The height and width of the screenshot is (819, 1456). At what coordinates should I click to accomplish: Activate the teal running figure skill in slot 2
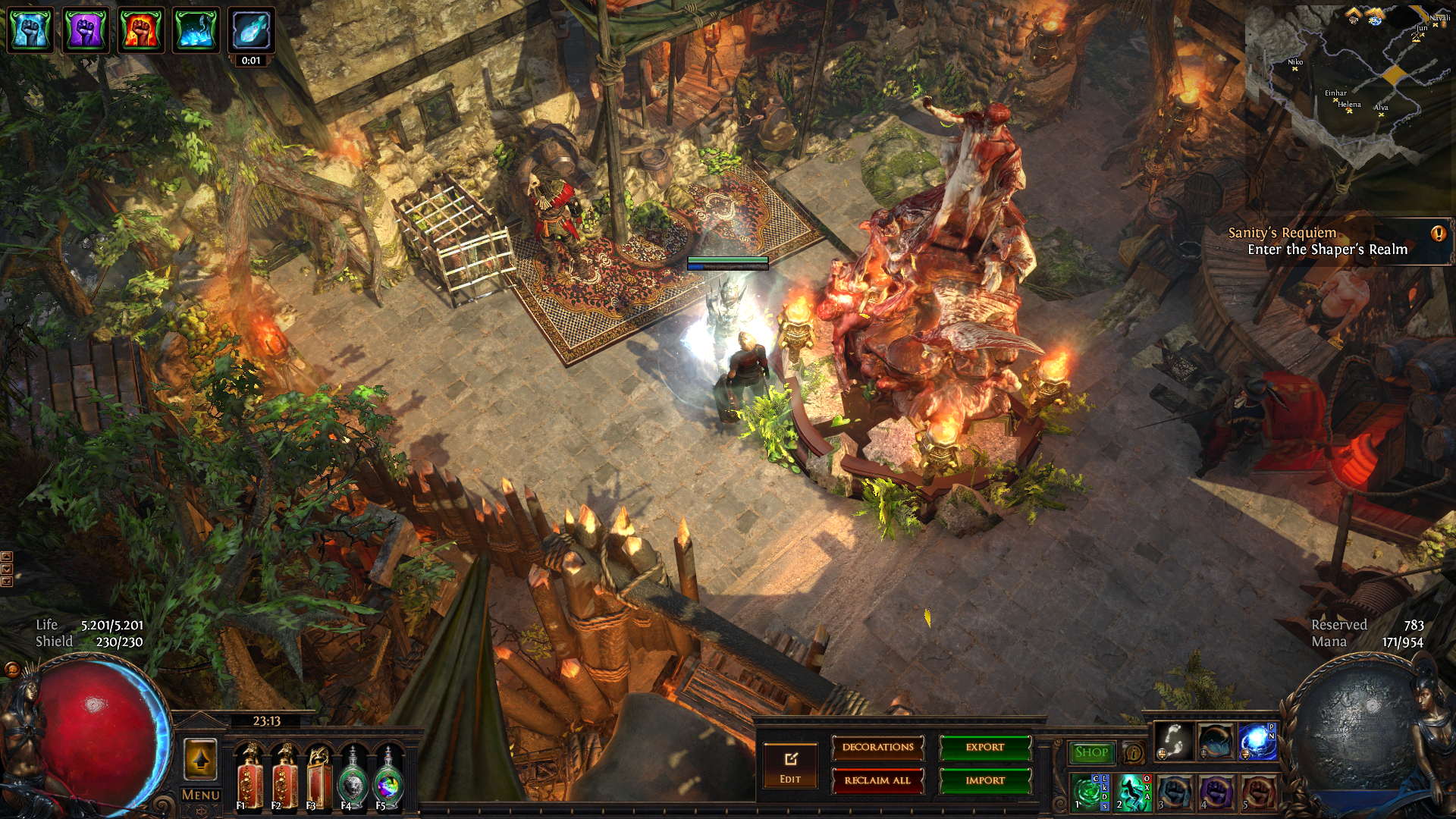(x=1131, y=792)
